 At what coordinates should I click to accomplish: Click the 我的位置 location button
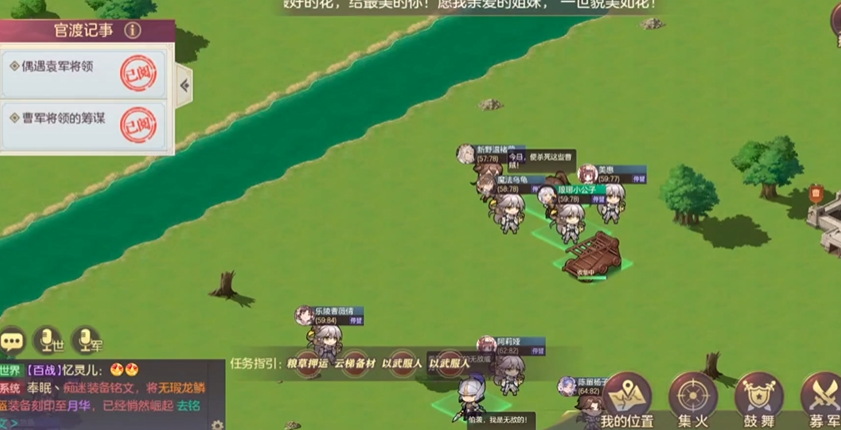click(x=627, y=400)
